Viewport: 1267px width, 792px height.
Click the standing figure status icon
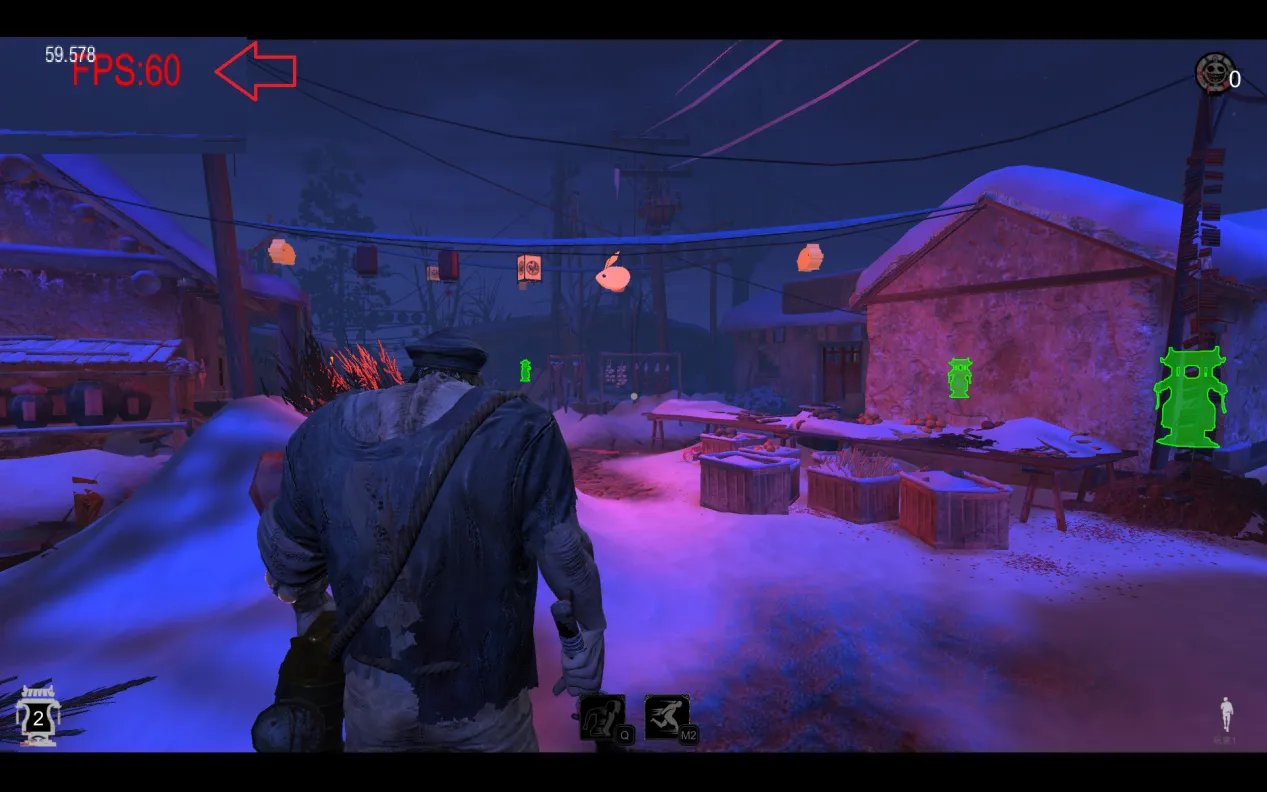(x=1226, y=715)
